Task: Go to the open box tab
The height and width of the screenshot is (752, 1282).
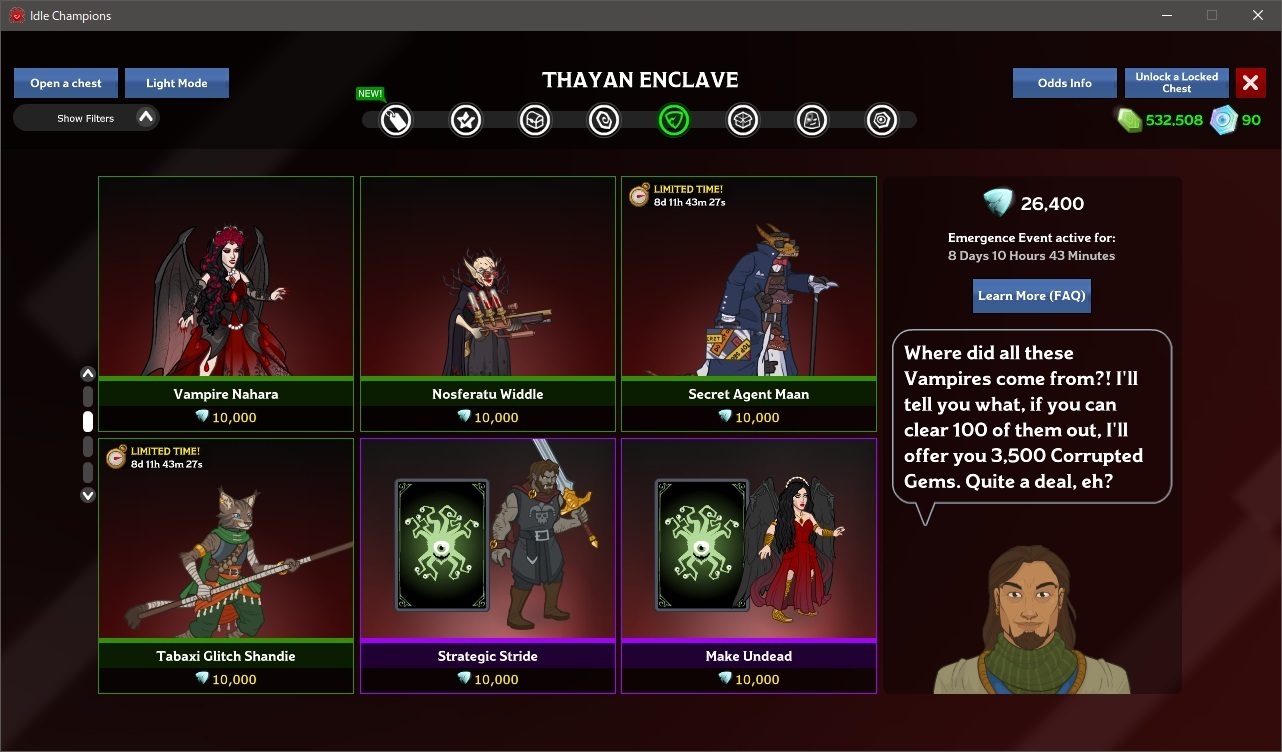Action: coord(743,121)
